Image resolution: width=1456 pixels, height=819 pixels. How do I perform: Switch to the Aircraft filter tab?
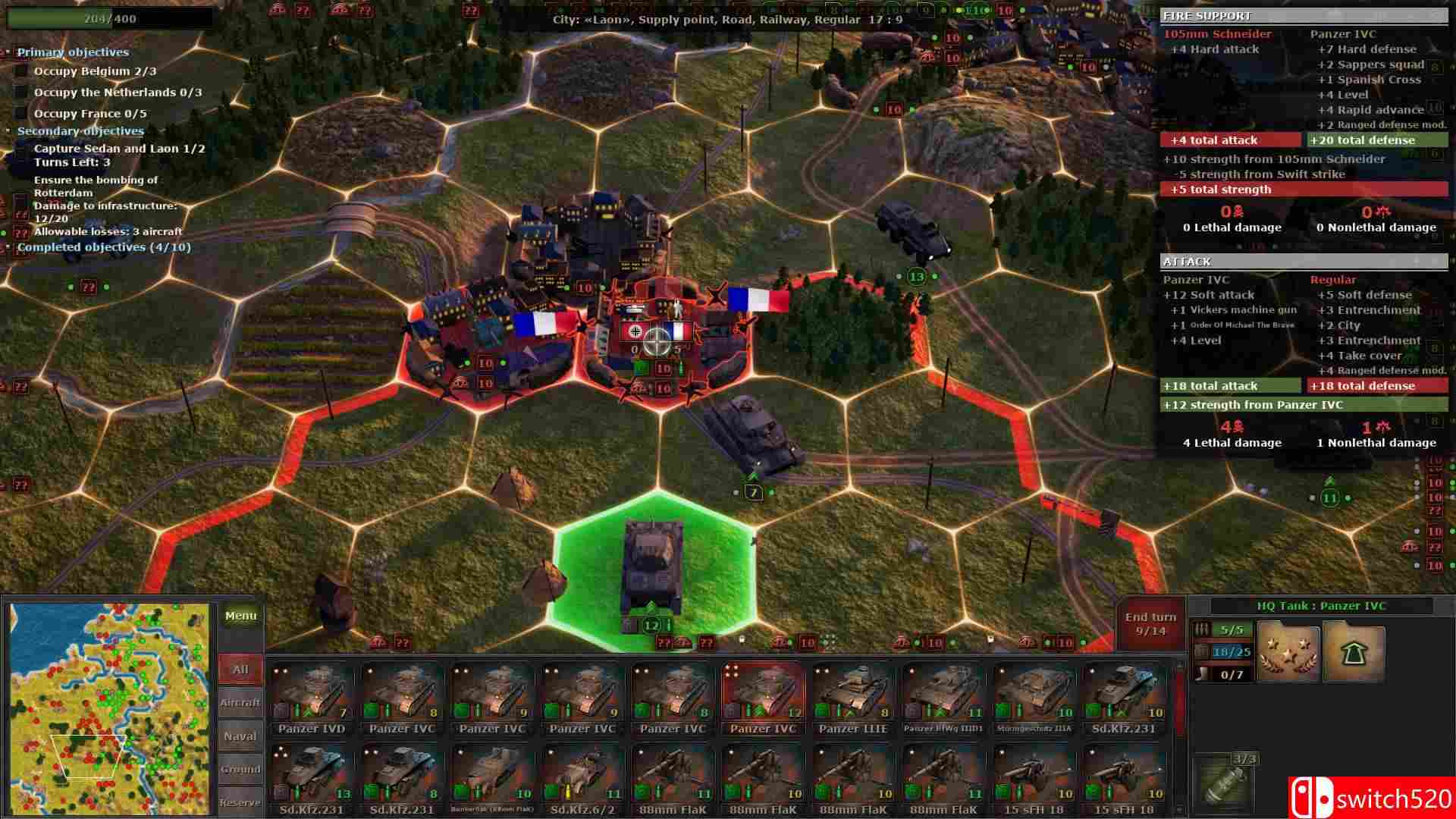pyautogui.click(x=240, y=702)
